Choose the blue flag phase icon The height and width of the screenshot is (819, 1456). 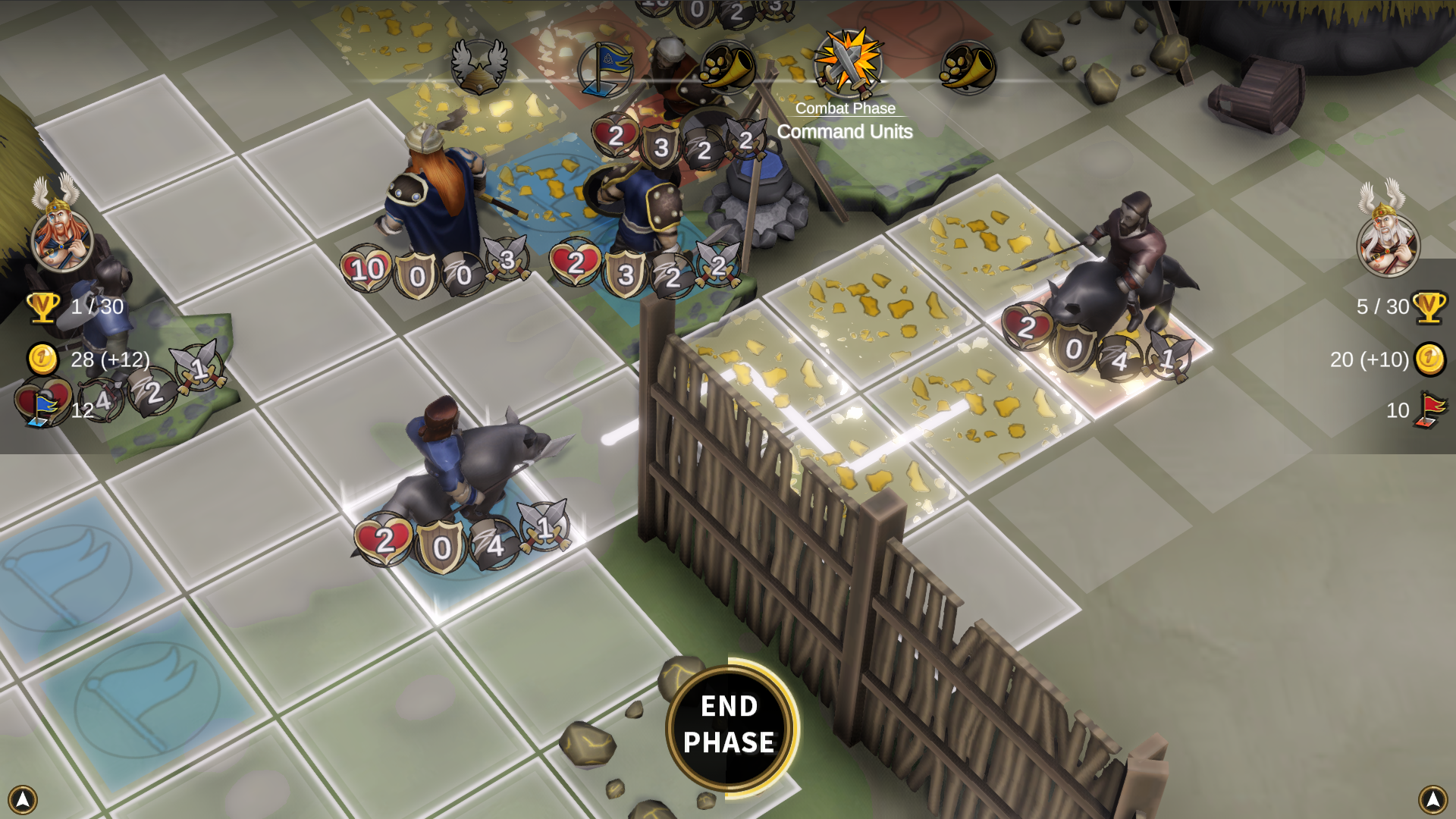[x=605, y=69]
